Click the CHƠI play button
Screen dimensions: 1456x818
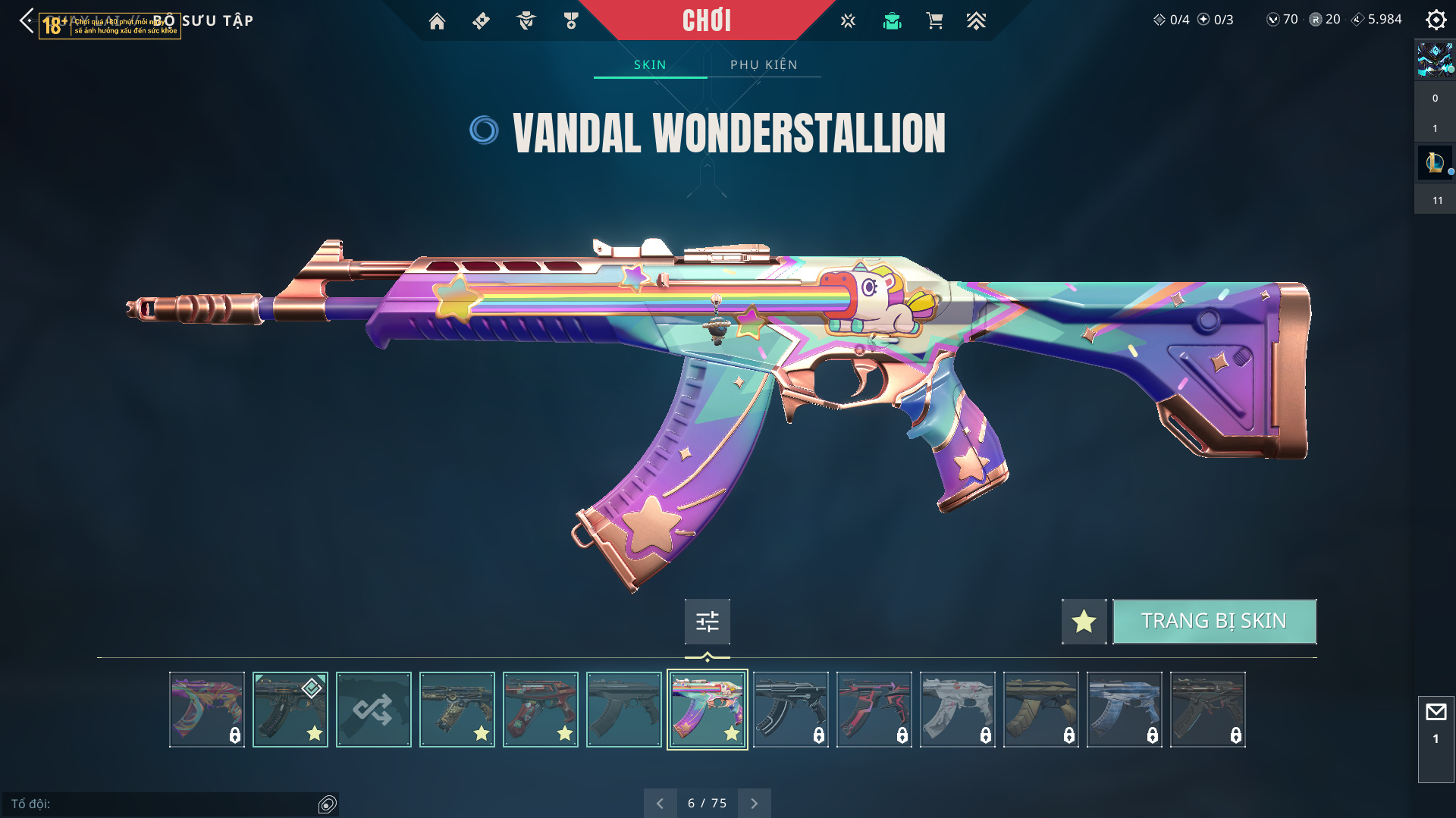707,20
